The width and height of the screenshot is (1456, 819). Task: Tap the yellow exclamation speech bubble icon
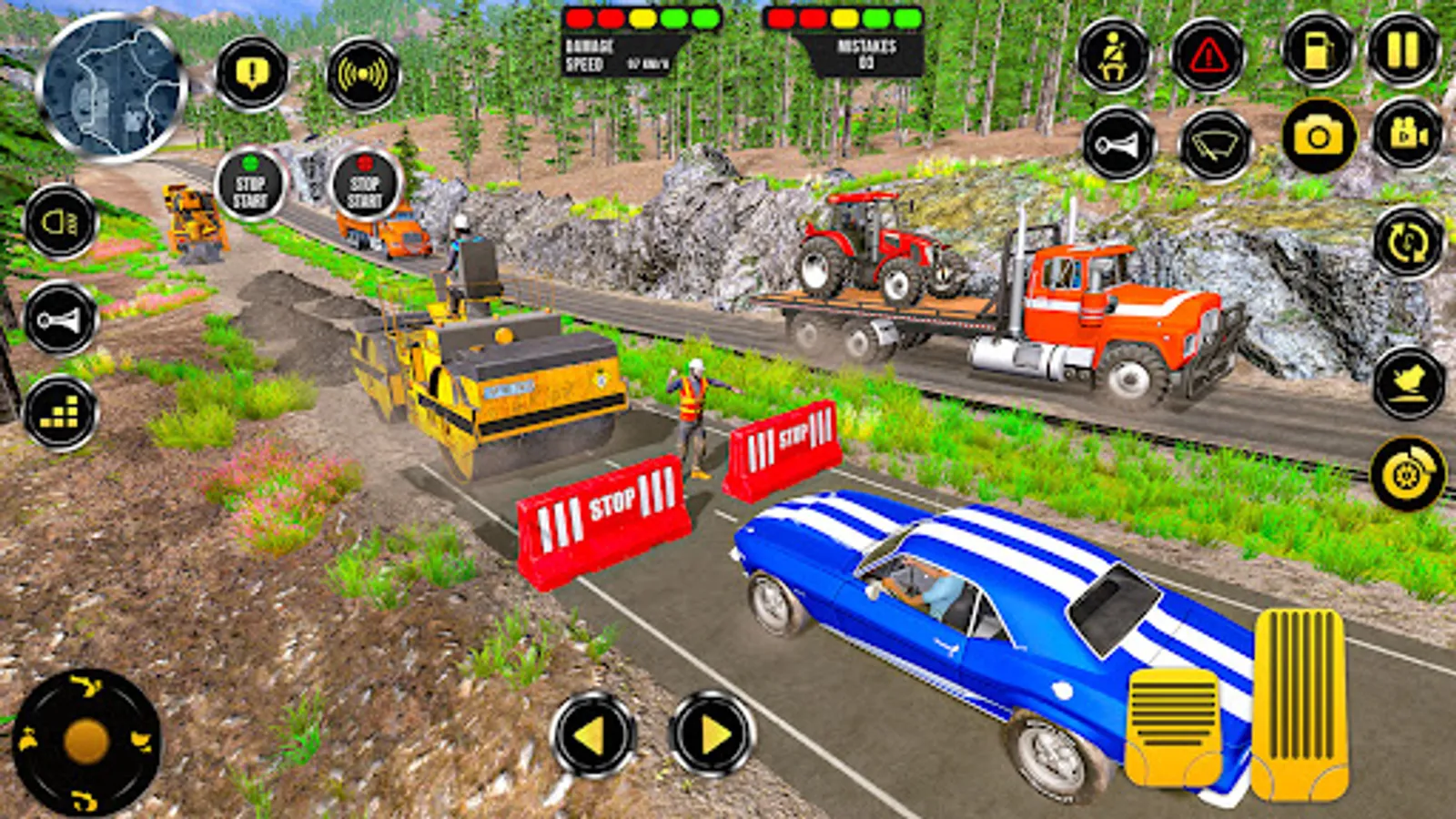coord(252,74)
